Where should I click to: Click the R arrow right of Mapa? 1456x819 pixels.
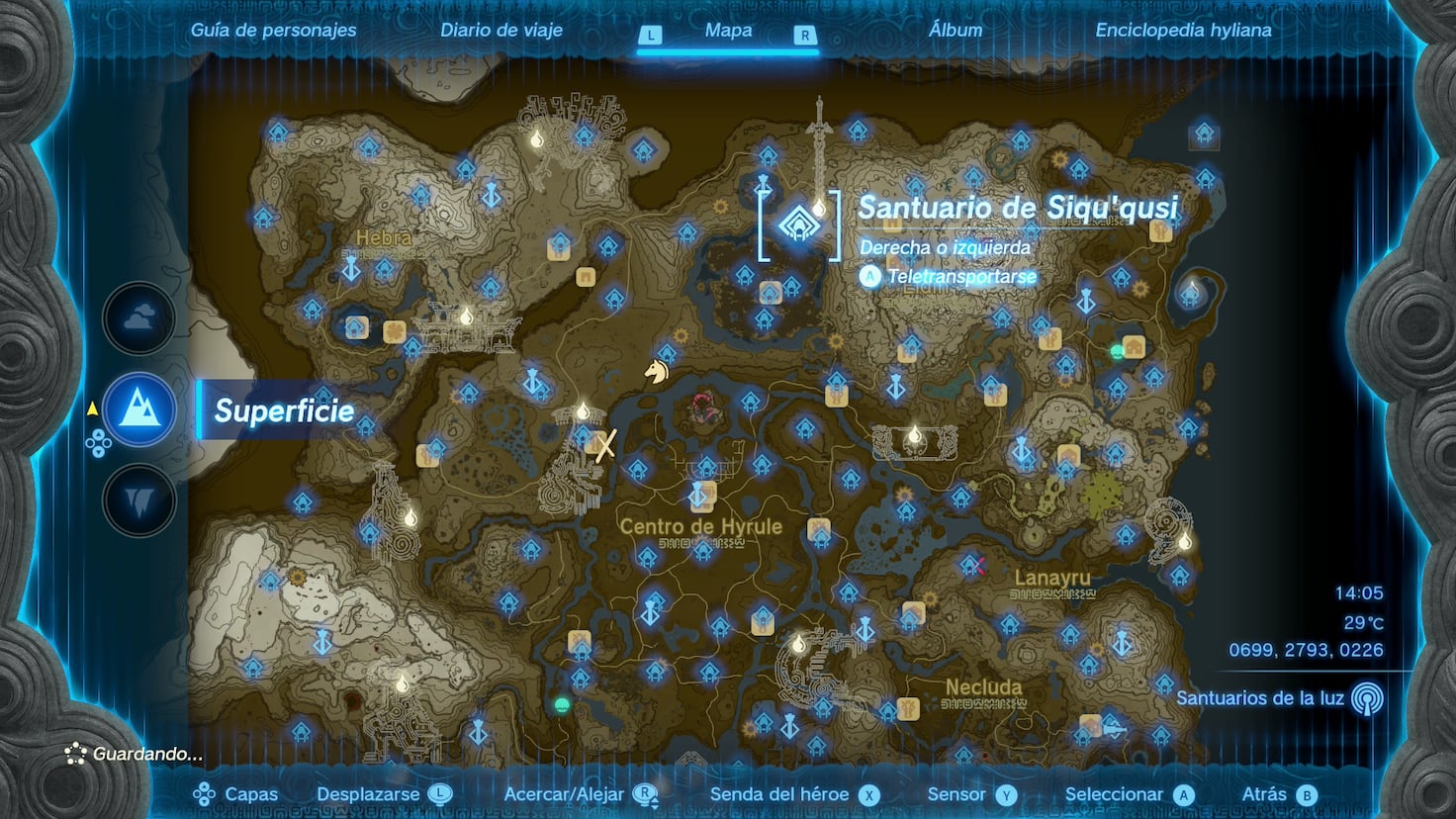point(806,33)
